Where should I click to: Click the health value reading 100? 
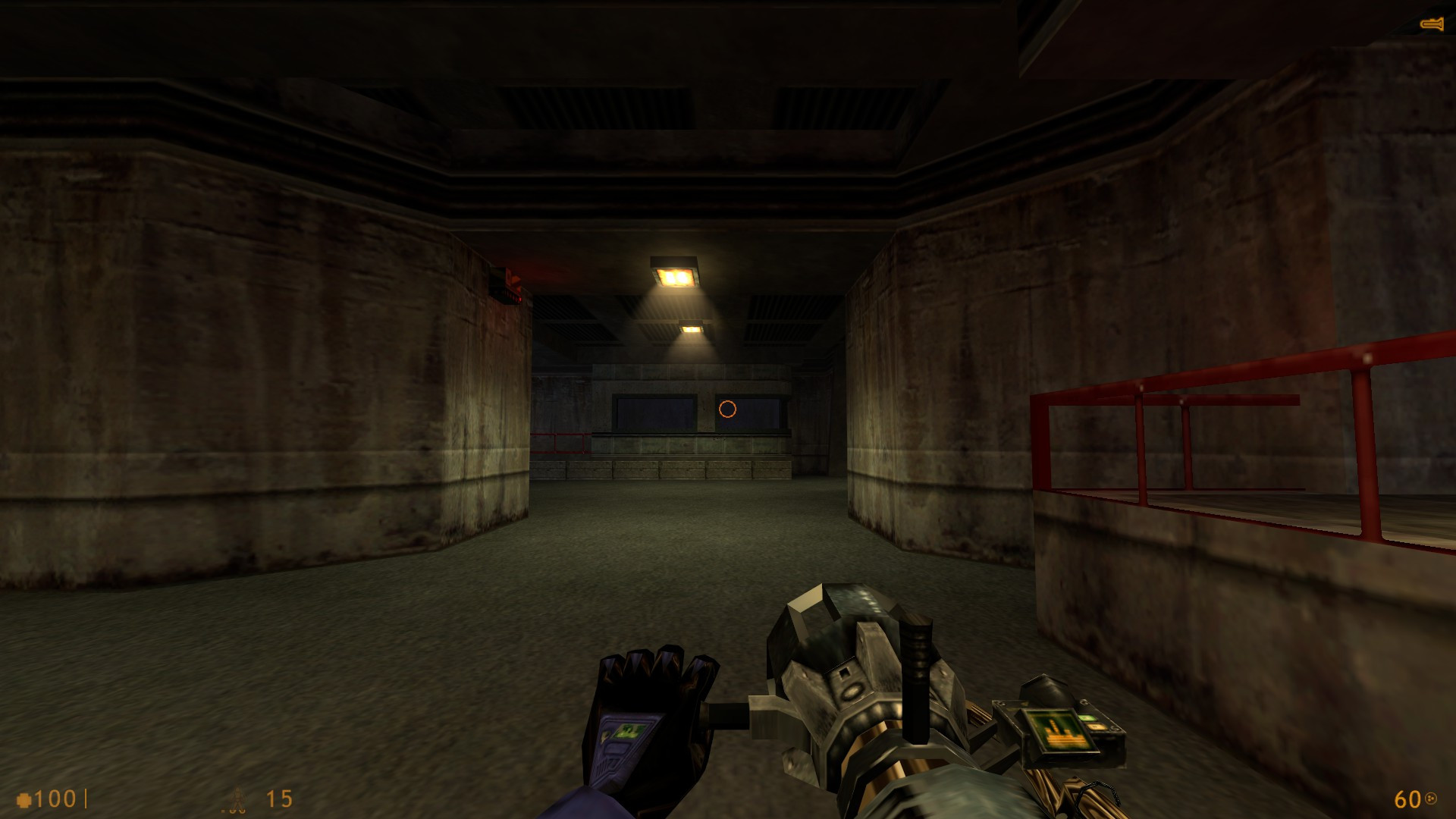[x=56, y=799]
